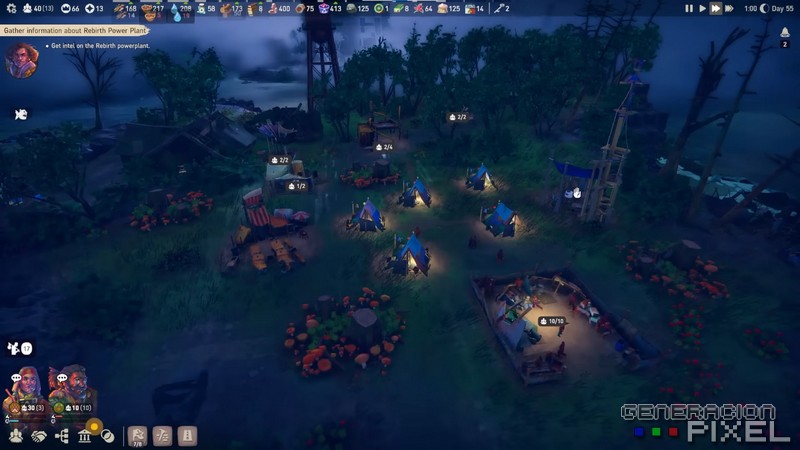Image resolution: width=800 pixels, height=450 pixels.
Task: Open the bank building panel
Action: tap(85, 436)
